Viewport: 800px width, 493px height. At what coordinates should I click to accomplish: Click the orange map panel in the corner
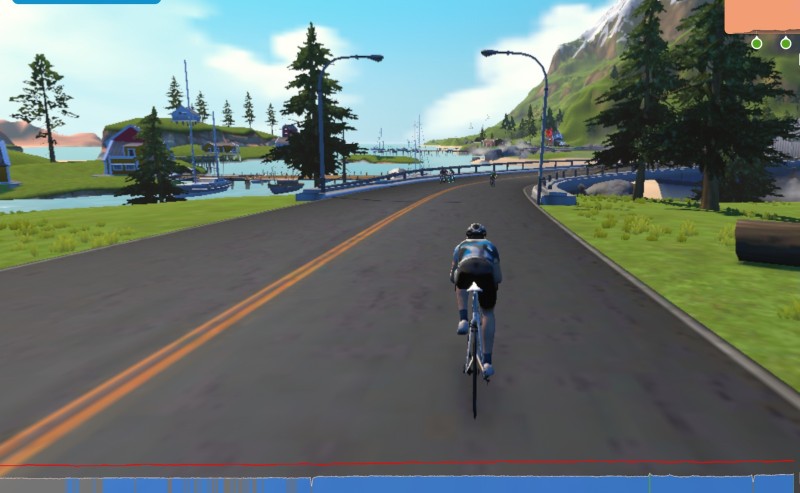[762, 16]
